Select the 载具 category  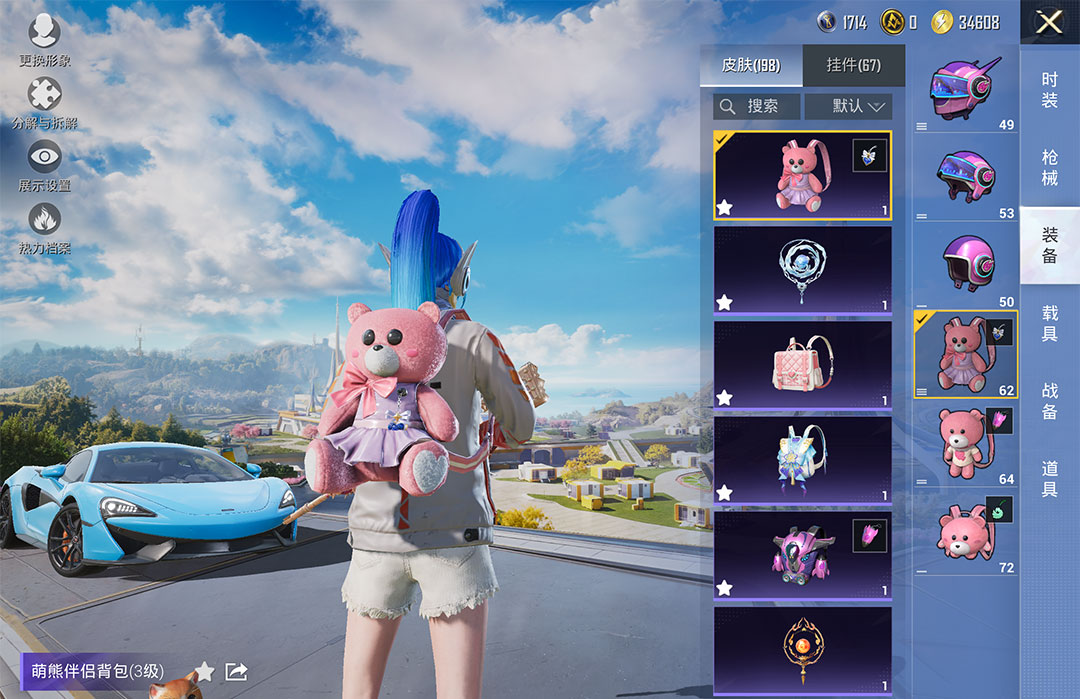tap(1049, 324)
